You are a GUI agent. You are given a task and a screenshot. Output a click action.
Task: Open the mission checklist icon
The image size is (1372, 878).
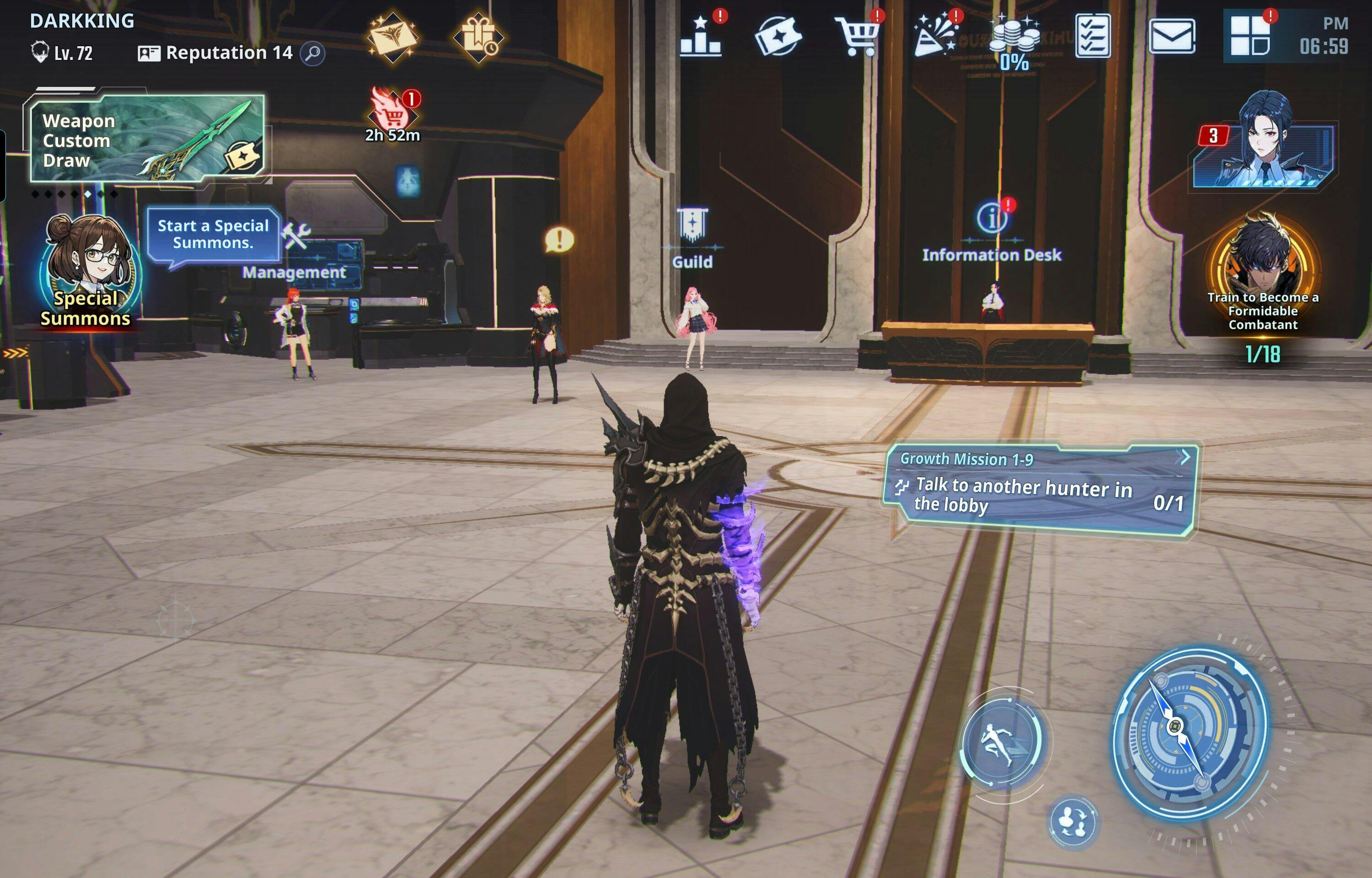1092,37
